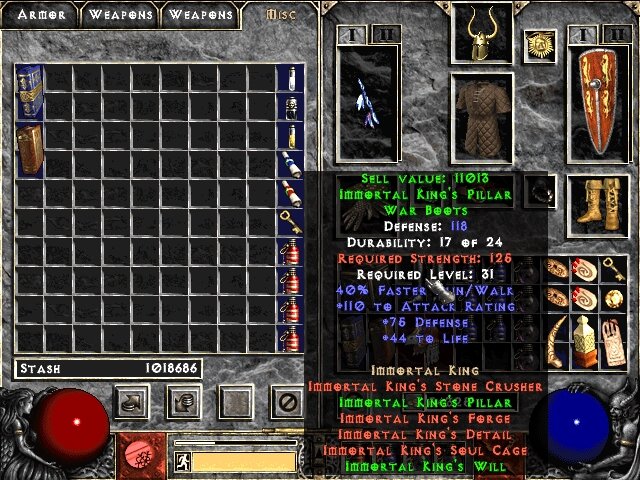Choose the red-banded scroll in the shop

tap(290, 193)
